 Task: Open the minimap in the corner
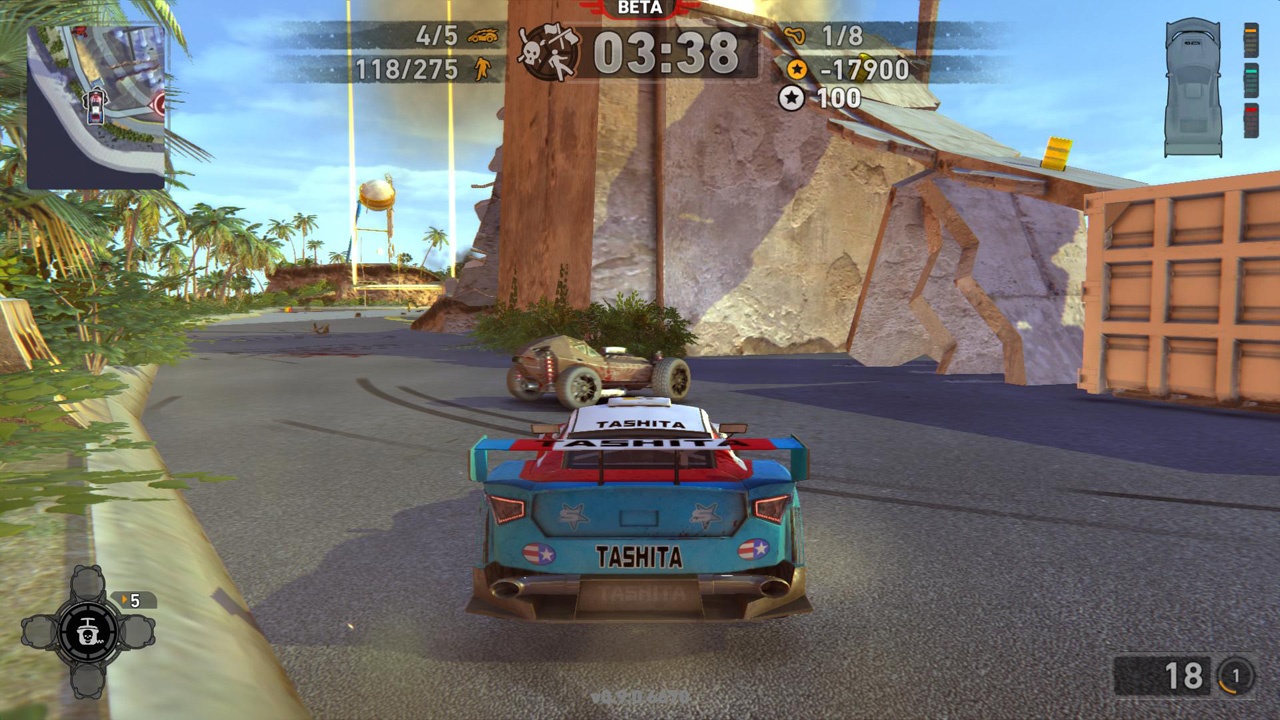click(x=96, y=107)
